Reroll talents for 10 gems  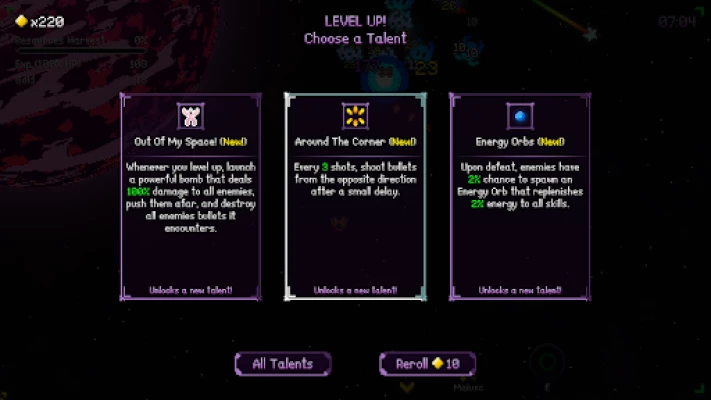(427, 364)
